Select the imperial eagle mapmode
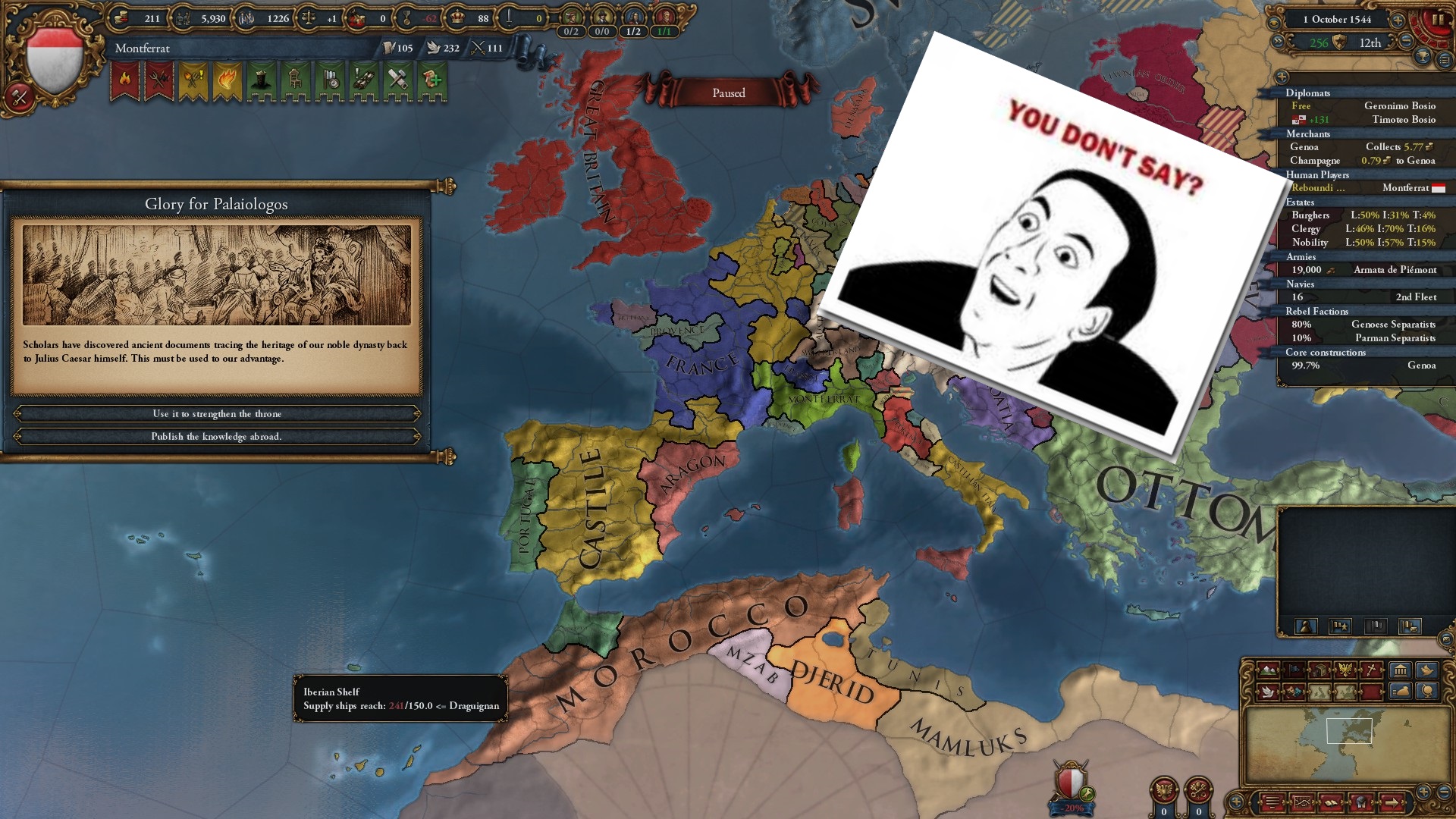1456x819 pixels. [1345, 670]
